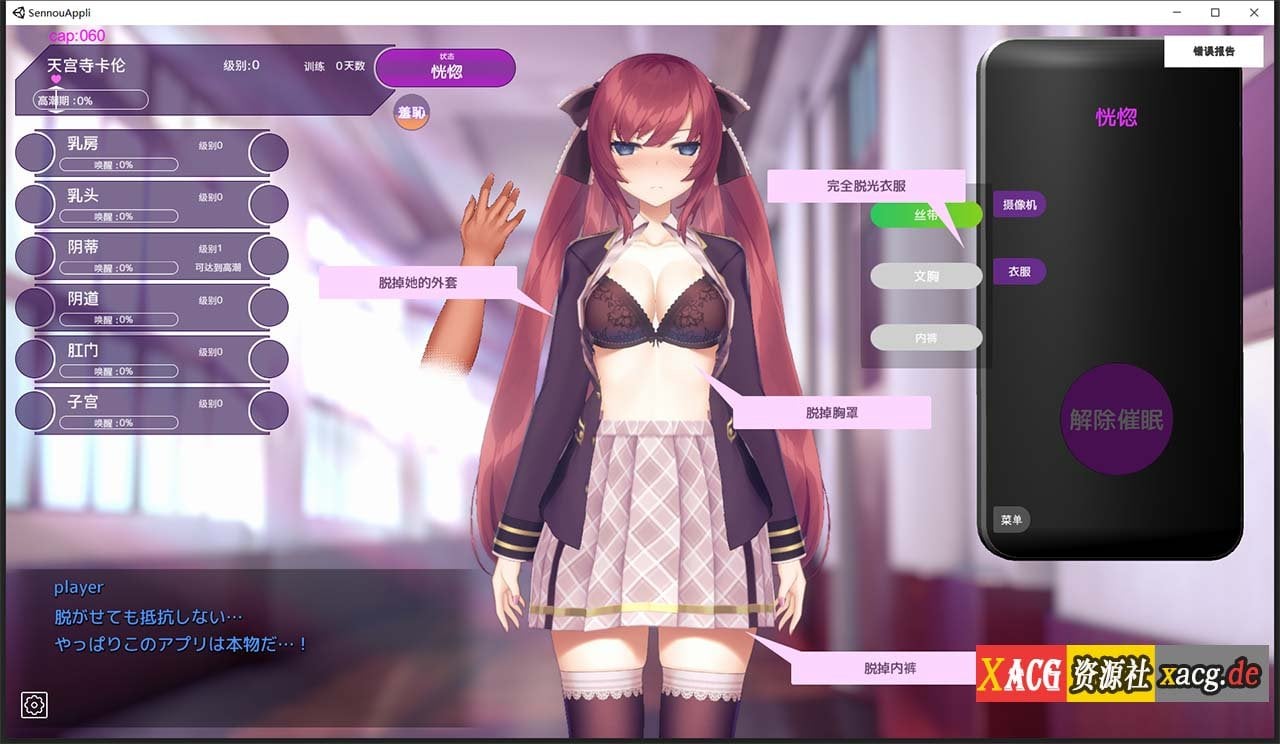Click the circle icon beside 子宫 stat
Image resolution: width=1280 pixels, height=744 pixels.
coord(35,410)
